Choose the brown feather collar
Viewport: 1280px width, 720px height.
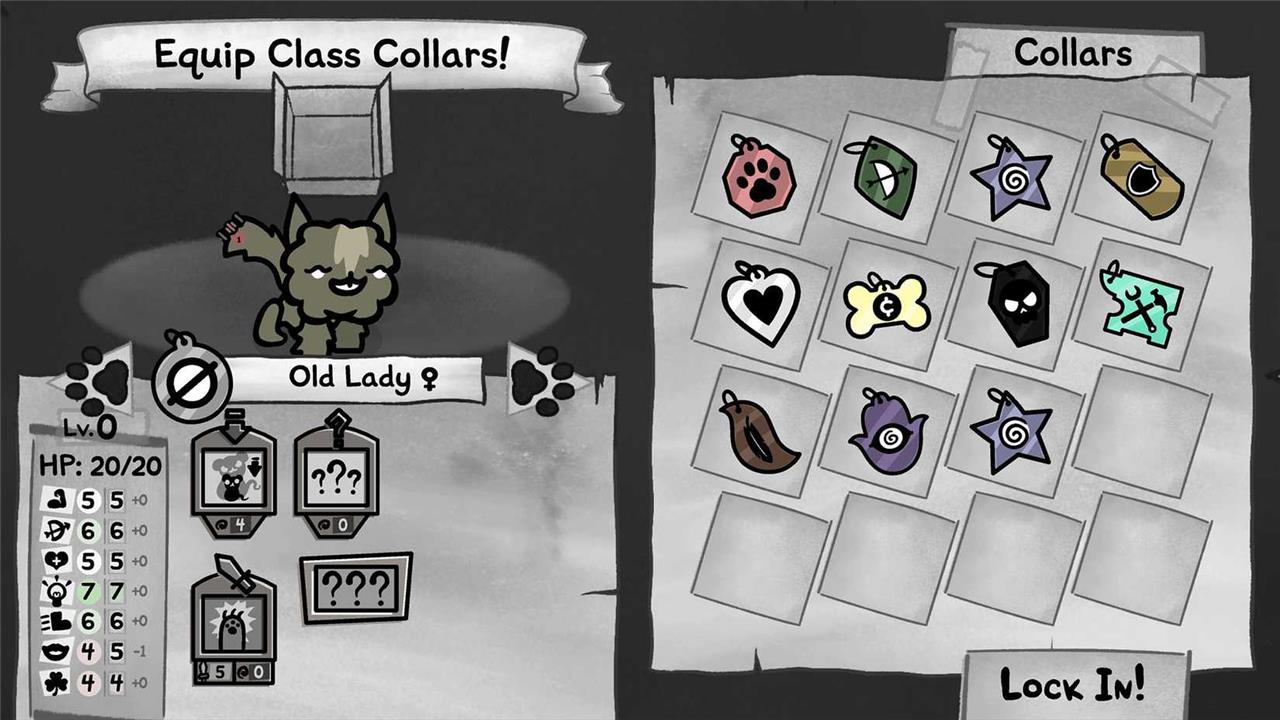(760, 432)
